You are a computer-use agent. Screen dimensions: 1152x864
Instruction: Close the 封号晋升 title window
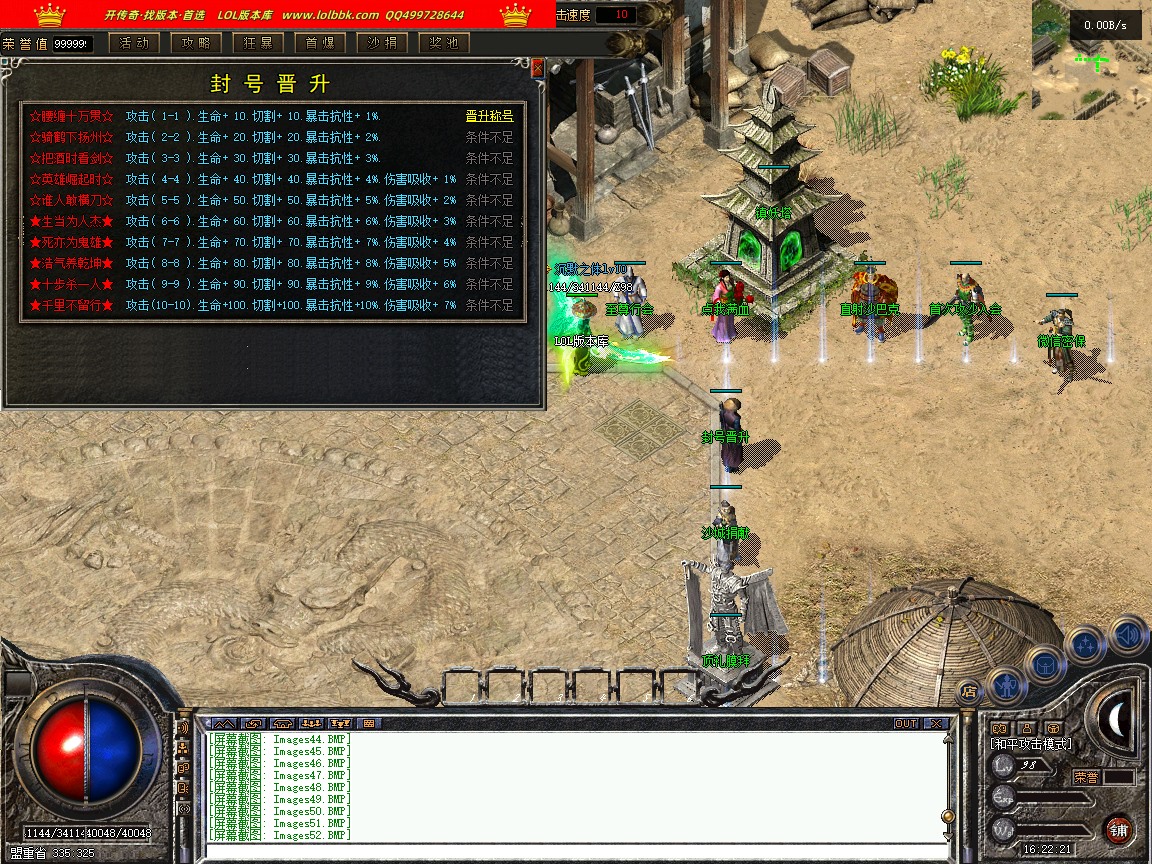pyautogui.click(x=538, y=68)
